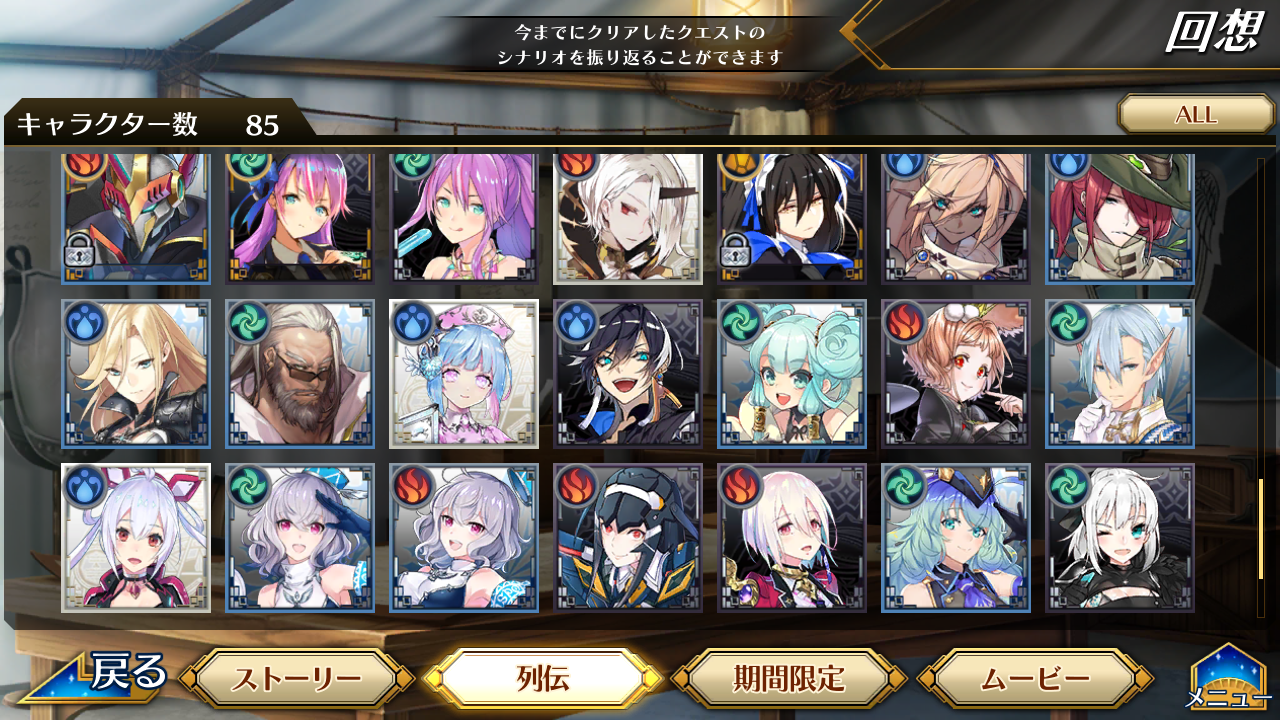This screenshot has height=720, width=1280.
Task: Show the ムービー tab
Action: point(1034,680)
